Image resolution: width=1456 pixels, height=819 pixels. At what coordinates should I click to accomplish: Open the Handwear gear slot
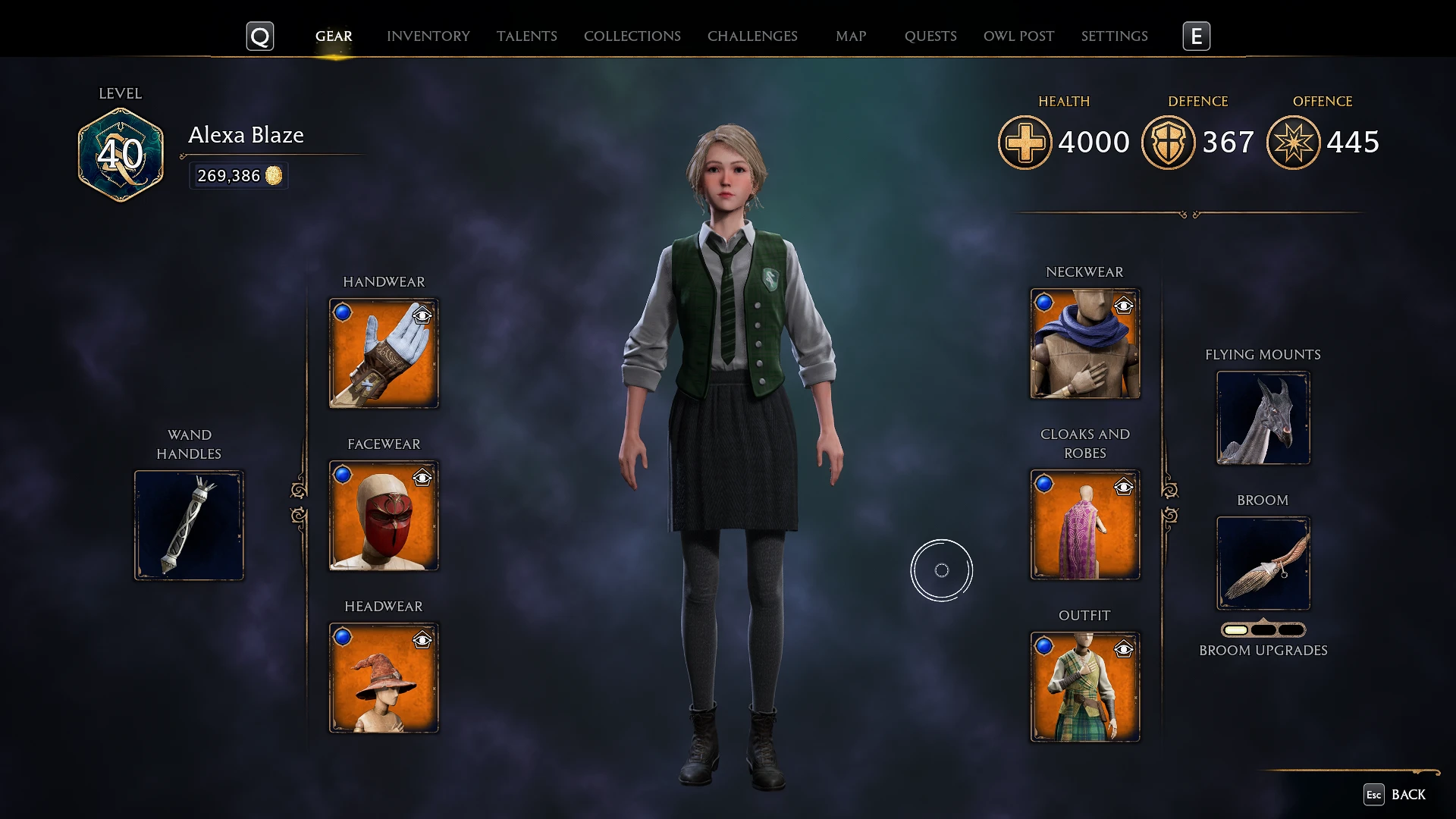tap(383, 353)
